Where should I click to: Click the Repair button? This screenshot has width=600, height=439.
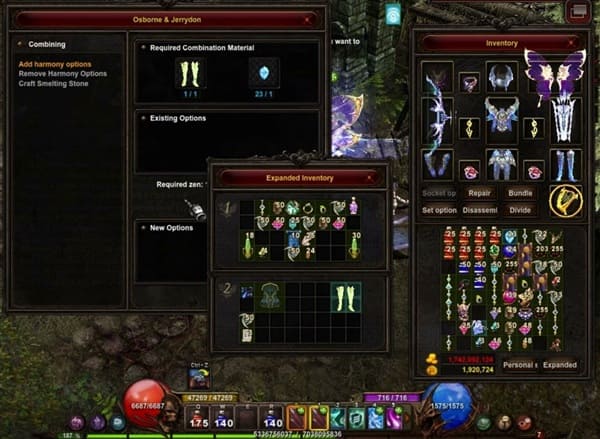point(481,191)
